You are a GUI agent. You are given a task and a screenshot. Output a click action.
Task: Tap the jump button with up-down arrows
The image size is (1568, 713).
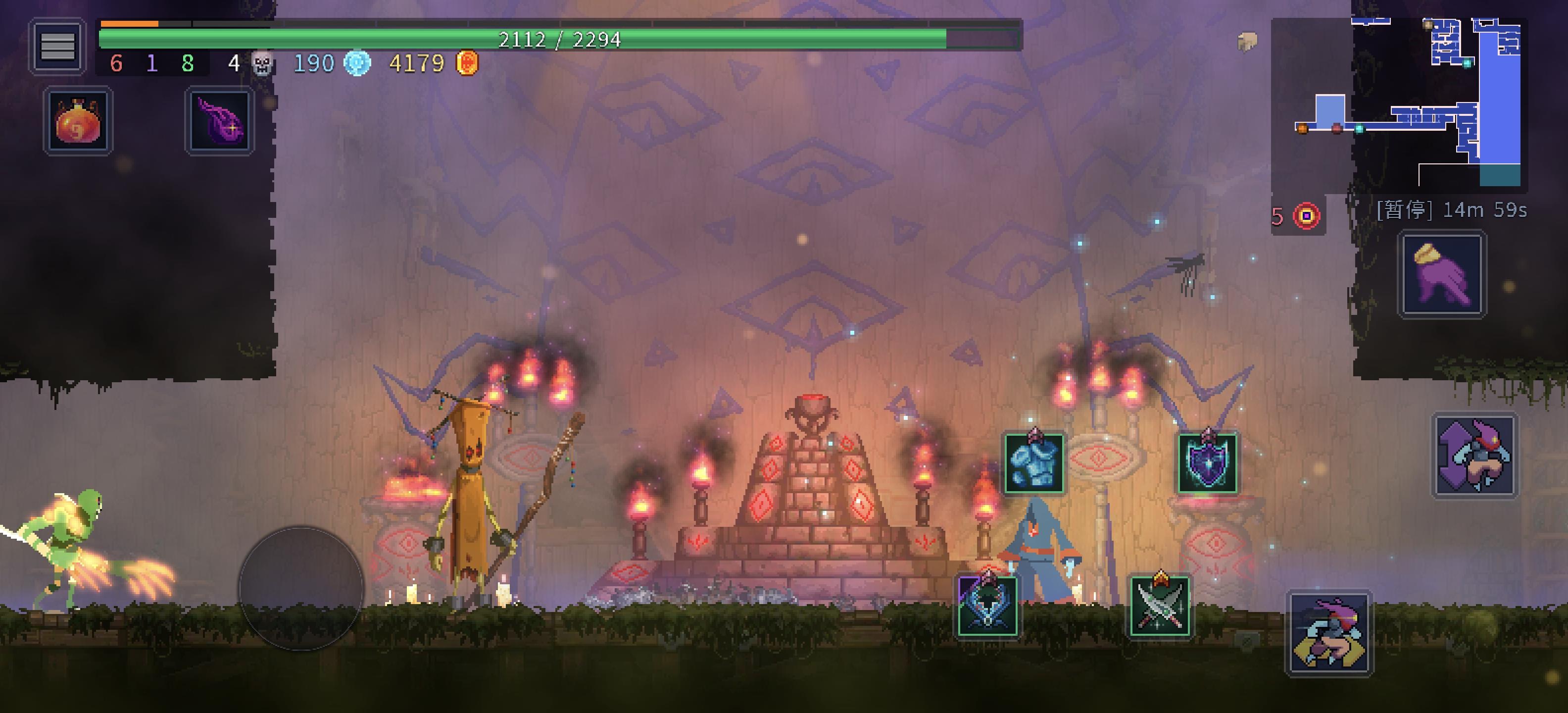[x=1473, y=456]
